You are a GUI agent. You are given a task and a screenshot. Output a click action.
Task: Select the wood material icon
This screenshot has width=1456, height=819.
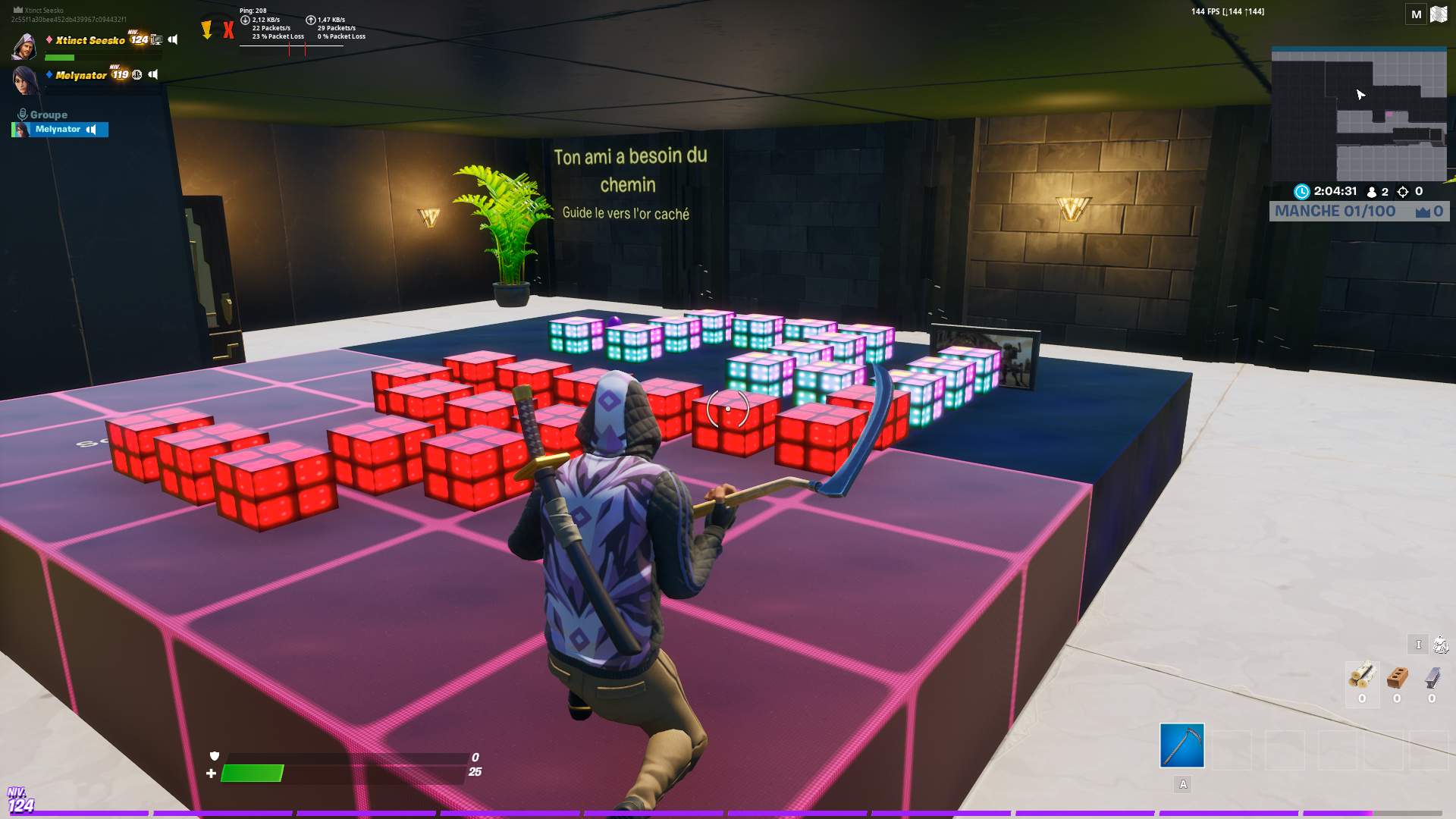1361,675
